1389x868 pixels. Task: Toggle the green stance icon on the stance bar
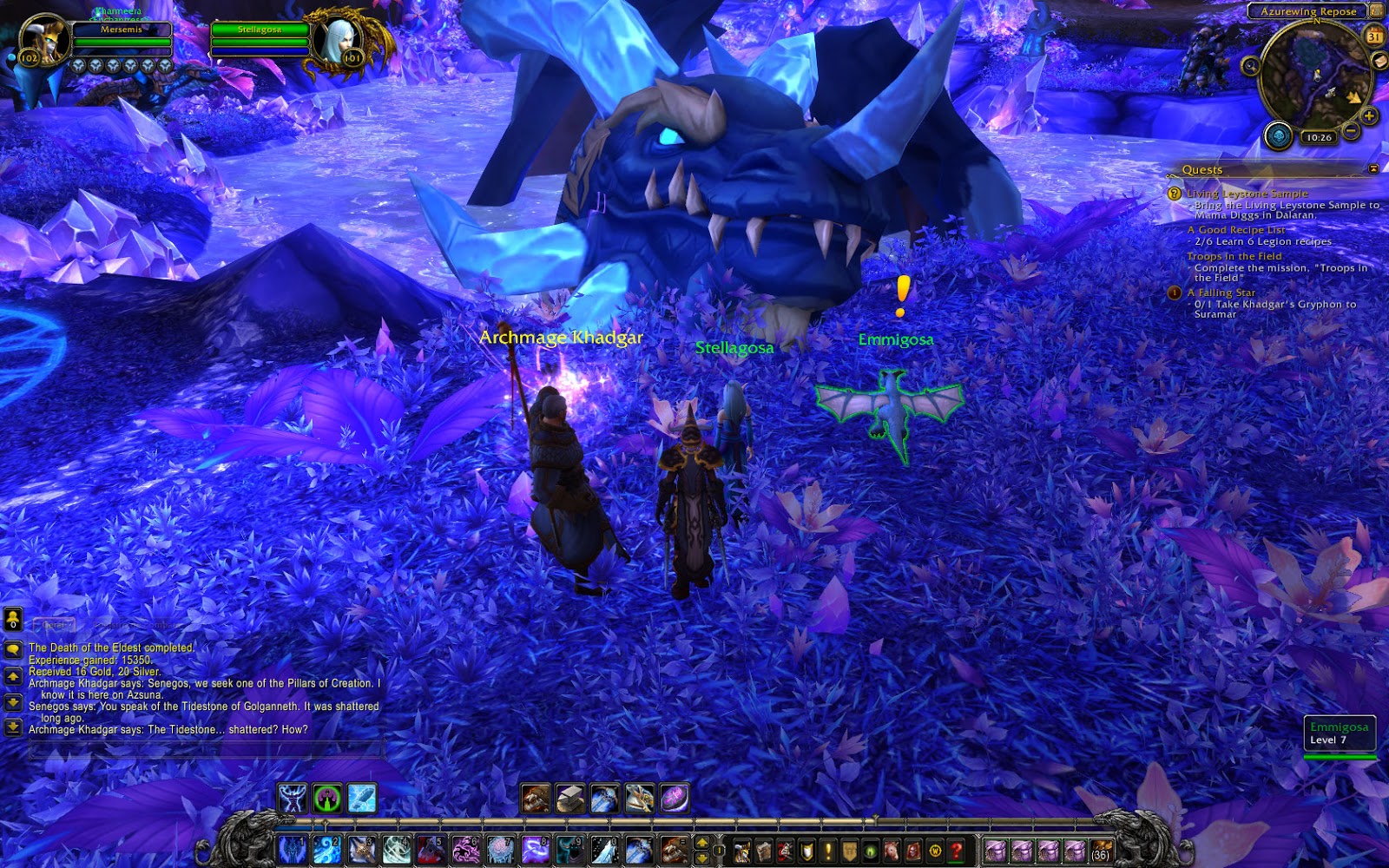[327, 798]
